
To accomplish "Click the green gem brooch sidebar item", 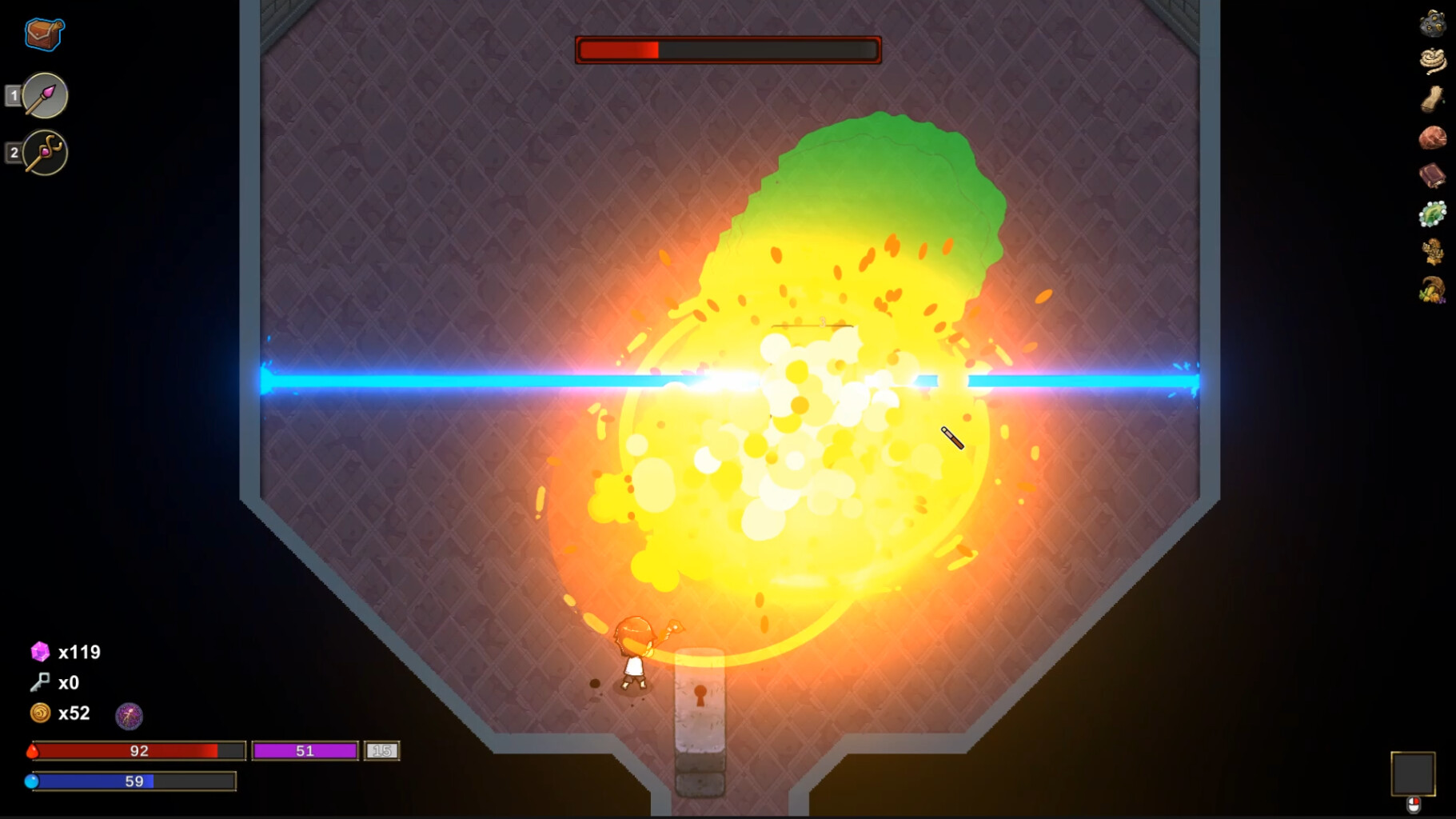I will pyautogui.click(x=1434, y=214).
